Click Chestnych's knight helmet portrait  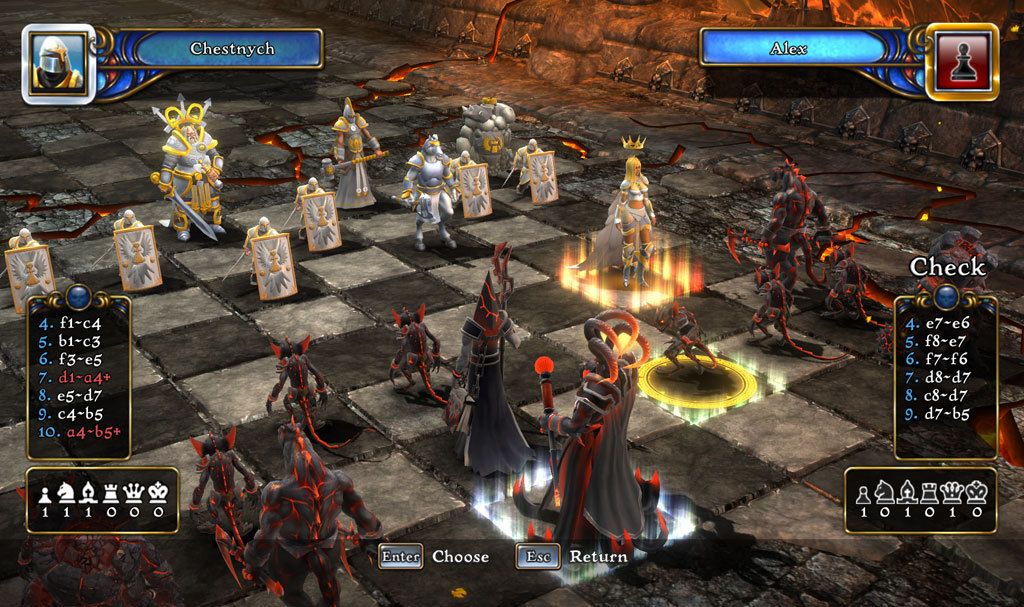point(58,64)
